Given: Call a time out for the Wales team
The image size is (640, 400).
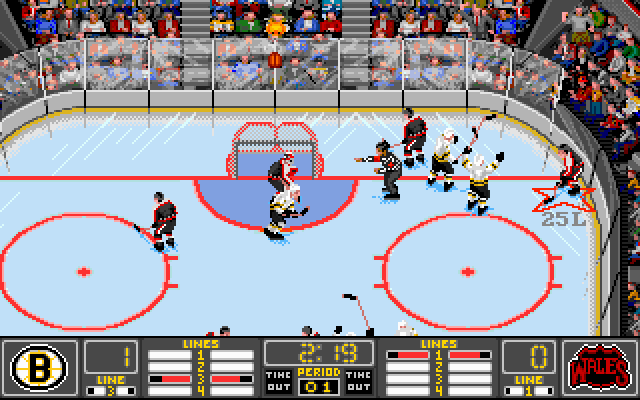Looking at the screenshot, I should pyautogui.click(x=359, y=379).
